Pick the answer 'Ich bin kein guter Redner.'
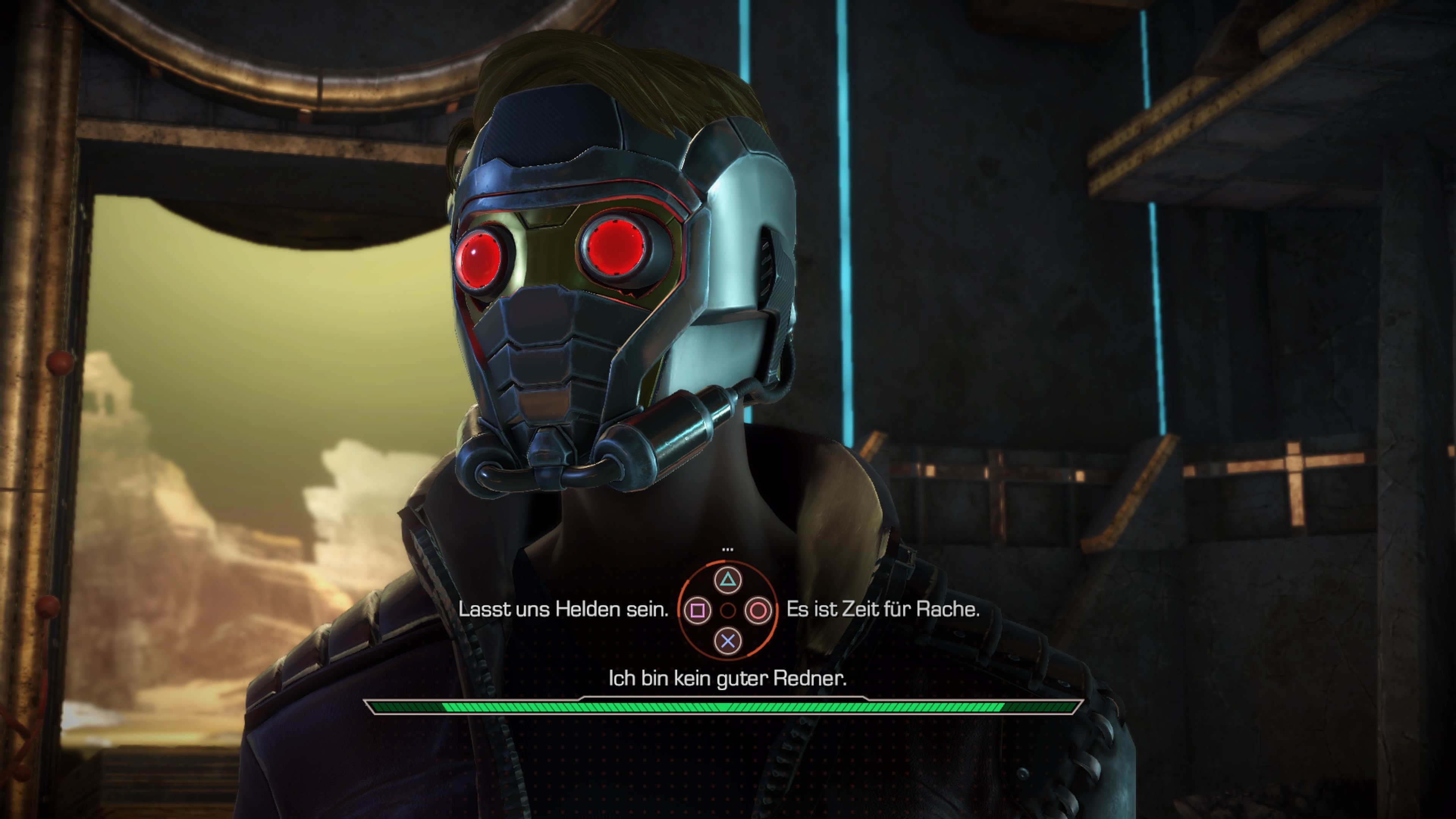1456x819 pixels. click(x=728, y=678)
